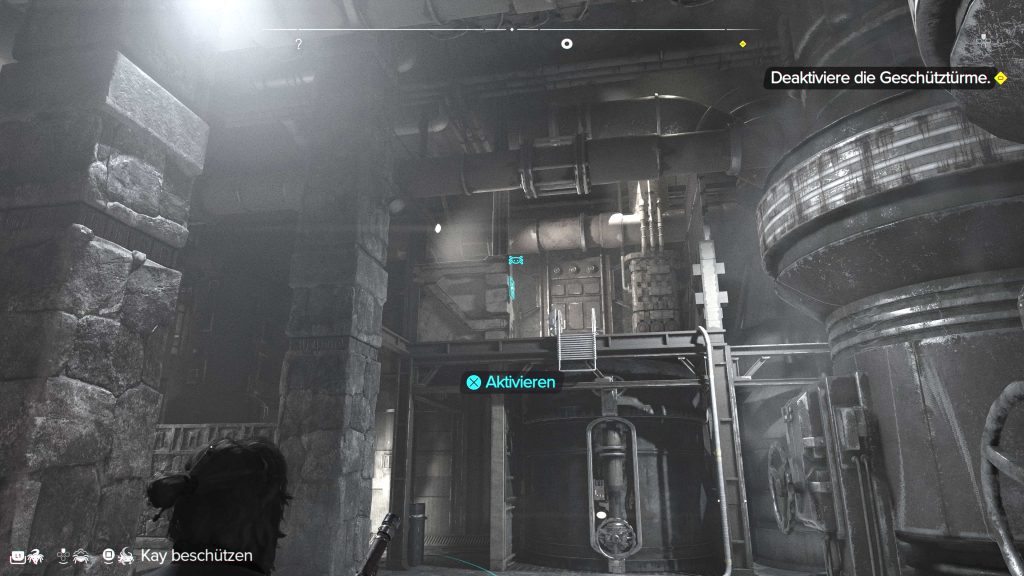Click the question mark marker on the compass
This screenshot has height=576, width=1024.
click(298, 45)
